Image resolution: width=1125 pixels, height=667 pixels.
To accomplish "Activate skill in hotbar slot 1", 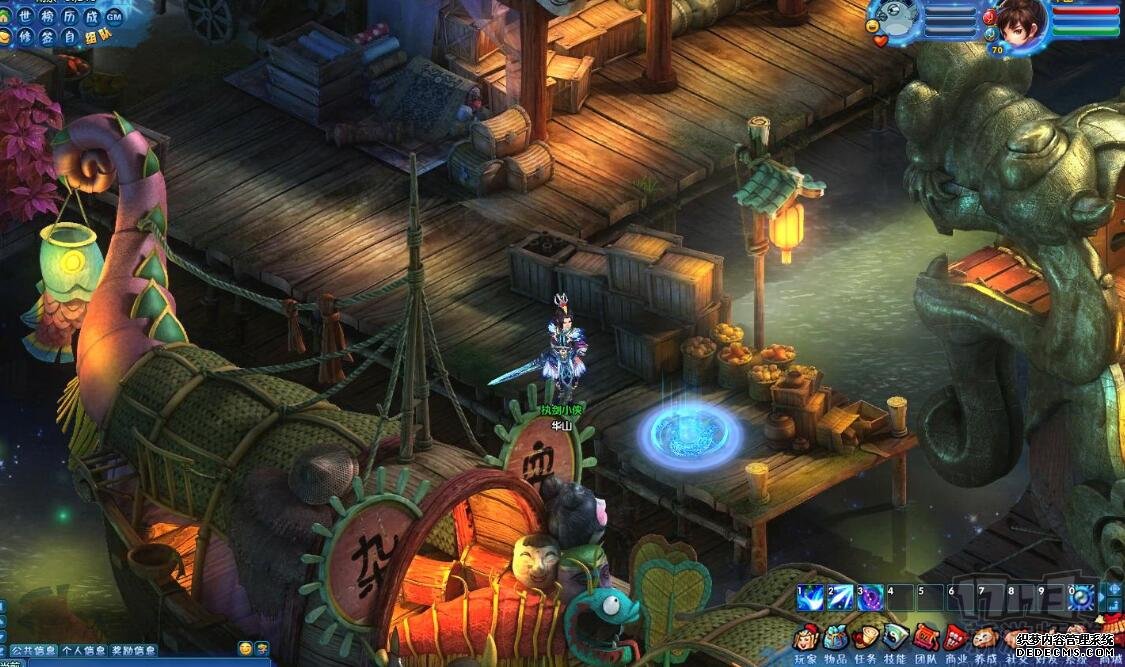I will (x=809, y=597).
